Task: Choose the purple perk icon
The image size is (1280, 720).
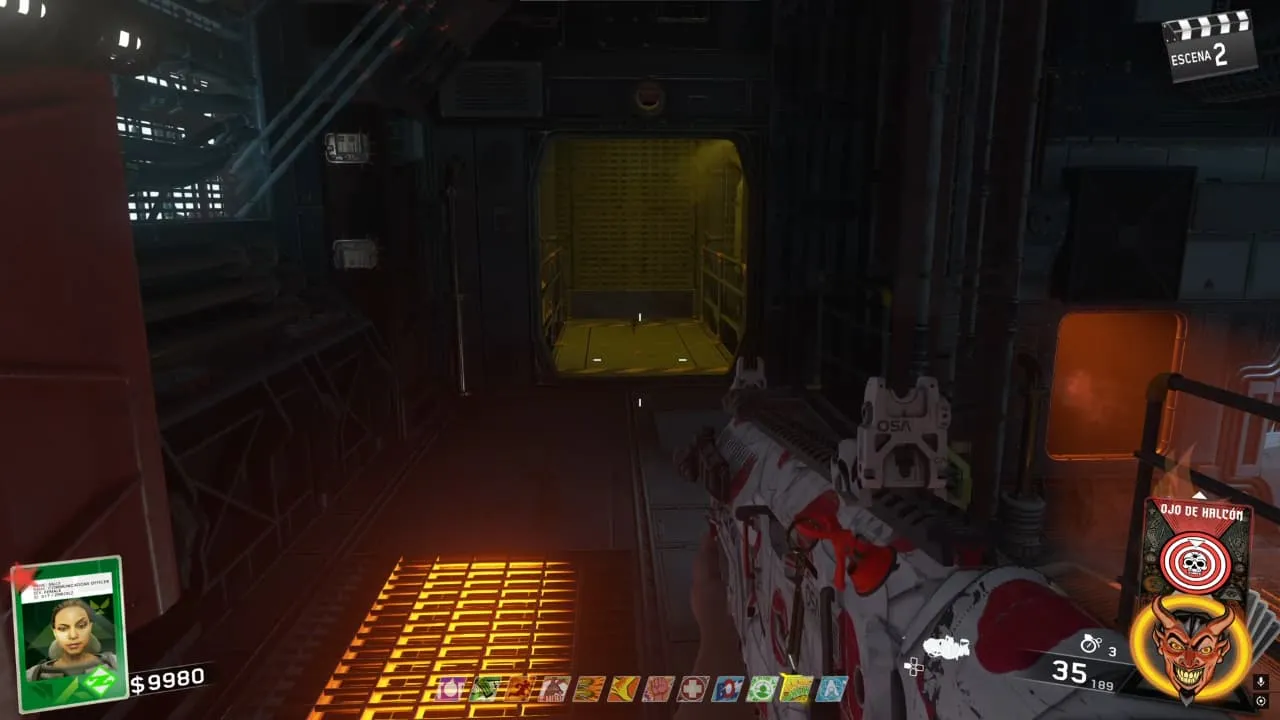Action: pos(451,689)
